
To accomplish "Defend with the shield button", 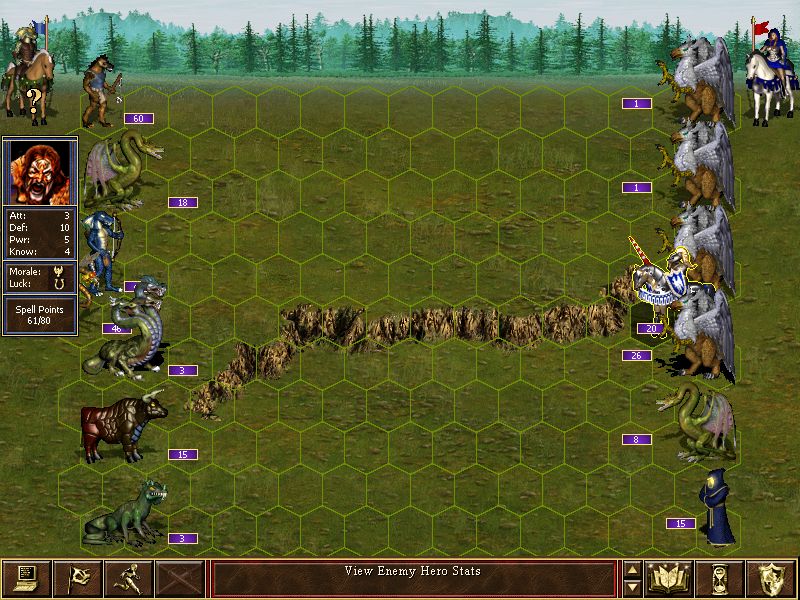I will (772, 577).
